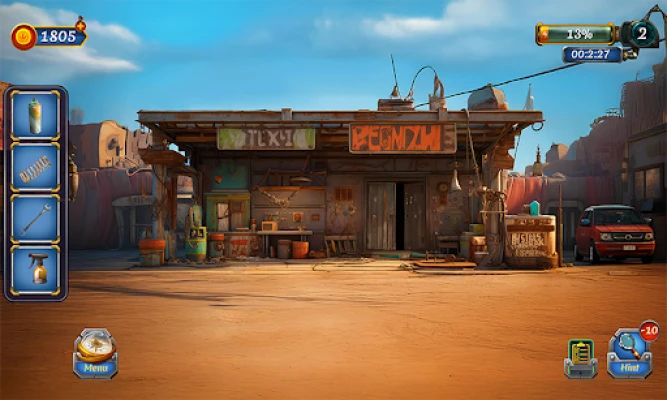
Task: Tap the coin counter plus icon
Action: pyautogui.click(x=80, y=24)
